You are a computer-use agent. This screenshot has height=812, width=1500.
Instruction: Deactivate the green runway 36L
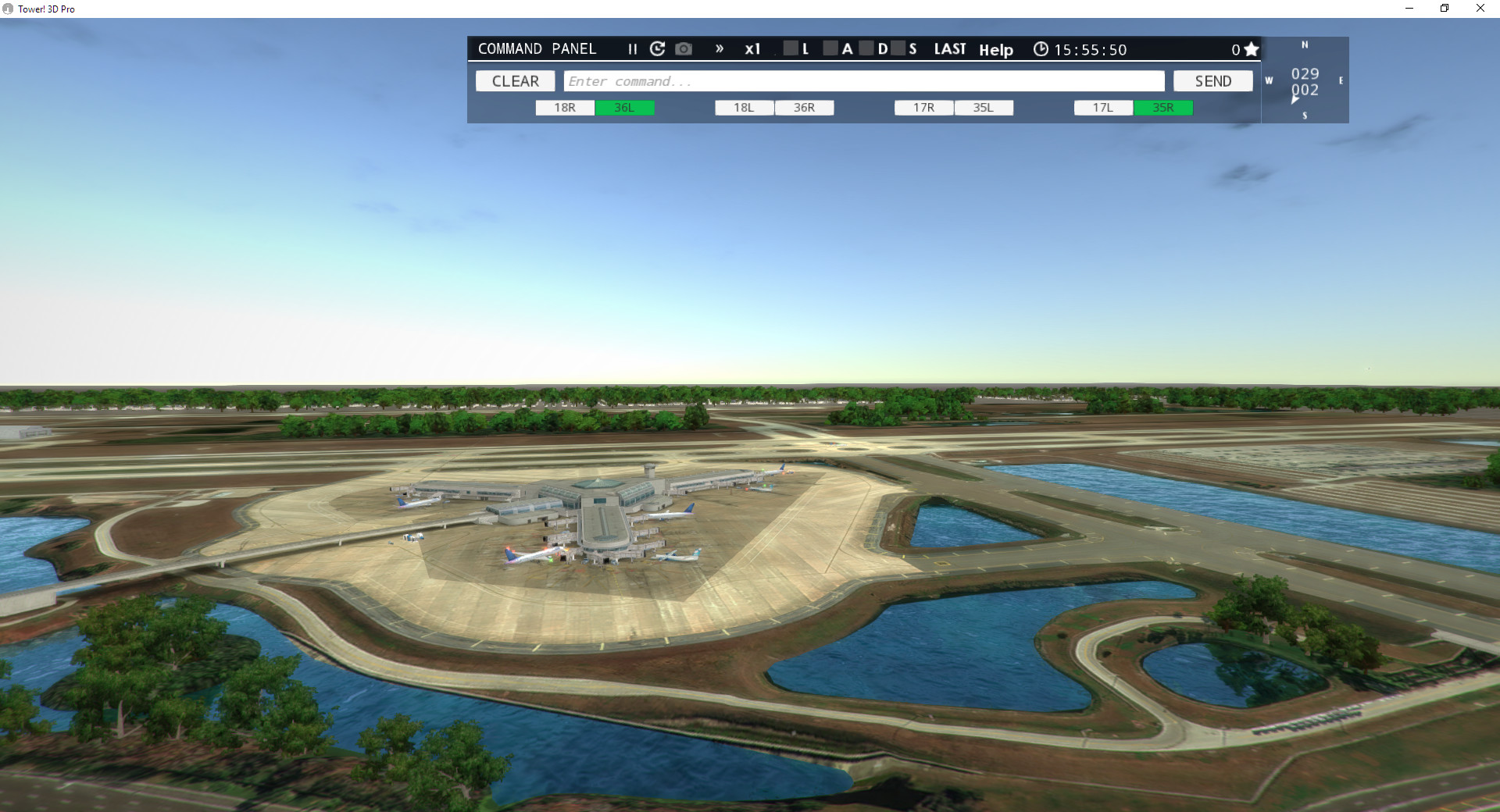625,108
